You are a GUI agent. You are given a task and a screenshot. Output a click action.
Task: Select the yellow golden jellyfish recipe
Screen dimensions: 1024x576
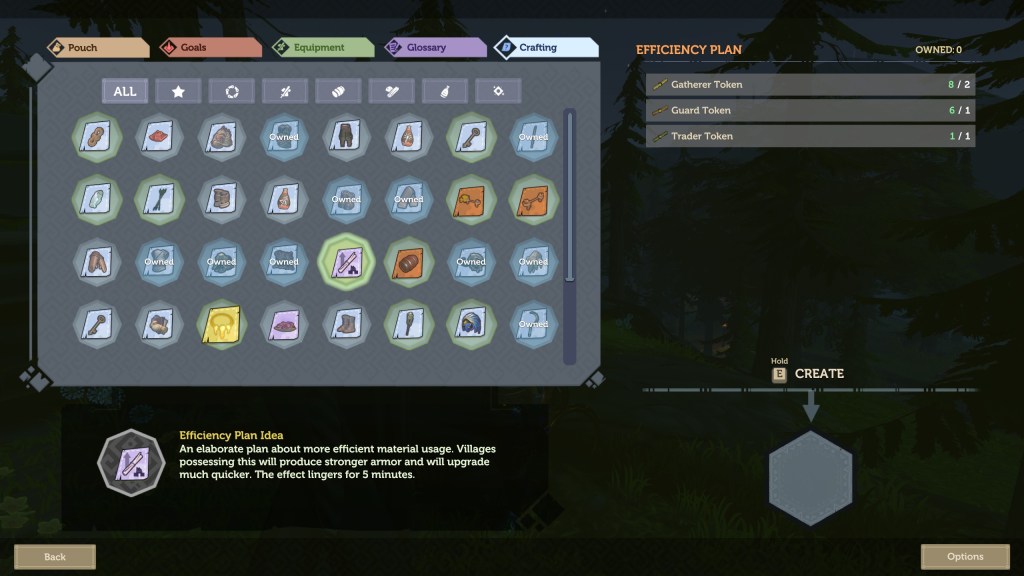(x=221, y=323)
